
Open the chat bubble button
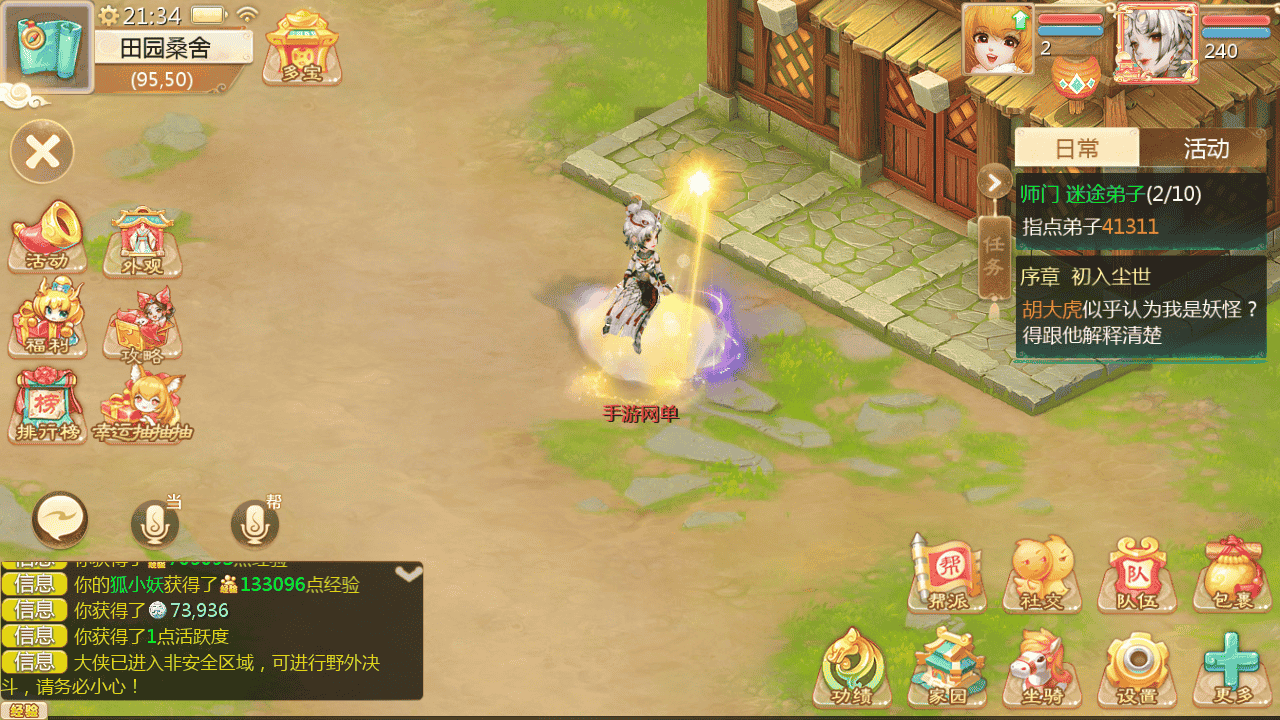[x=60, y=520]
